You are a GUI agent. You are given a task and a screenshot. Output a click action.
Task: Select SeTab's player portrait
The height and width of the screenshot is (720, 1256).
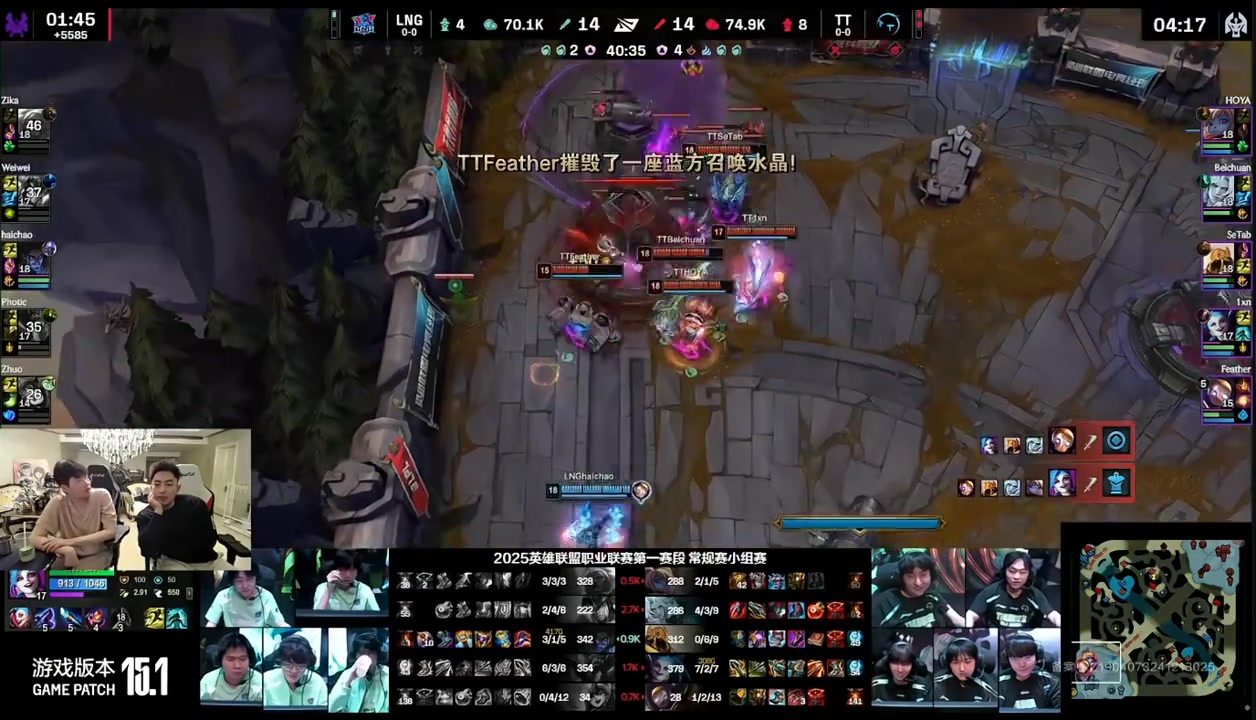(1219, 260)
